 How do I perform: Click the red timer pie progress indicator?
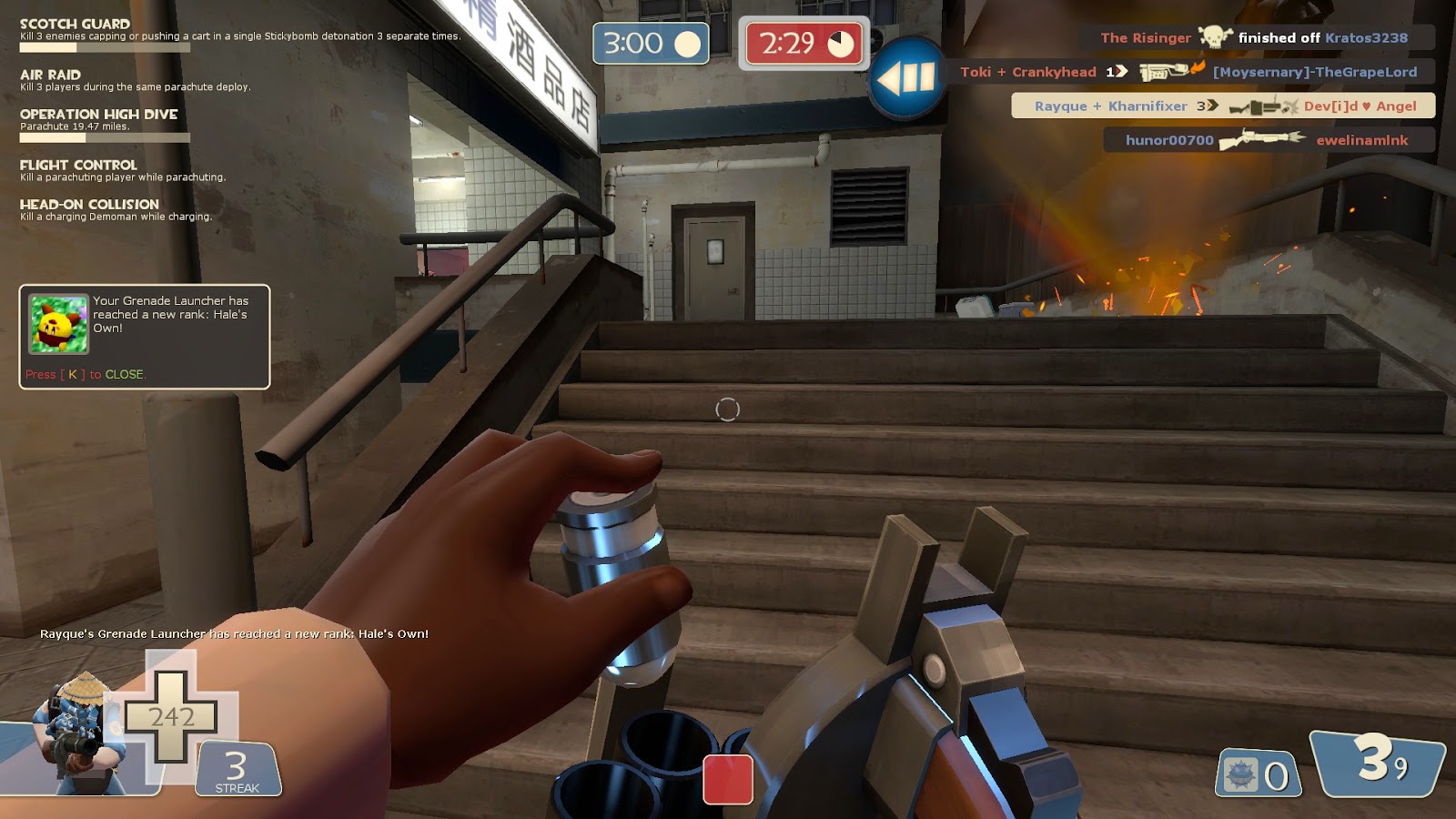pyautogui.click(x=841, y=43)
